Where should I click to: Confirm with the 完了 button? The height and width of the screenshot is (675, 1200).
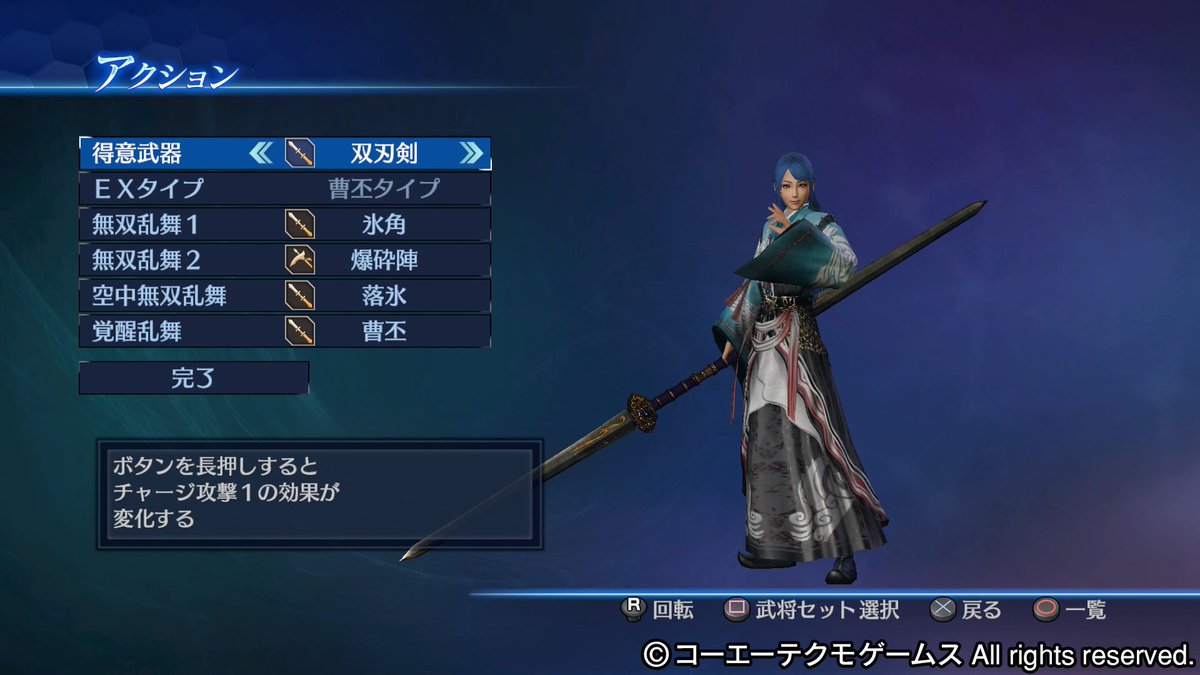coord(193,378)
